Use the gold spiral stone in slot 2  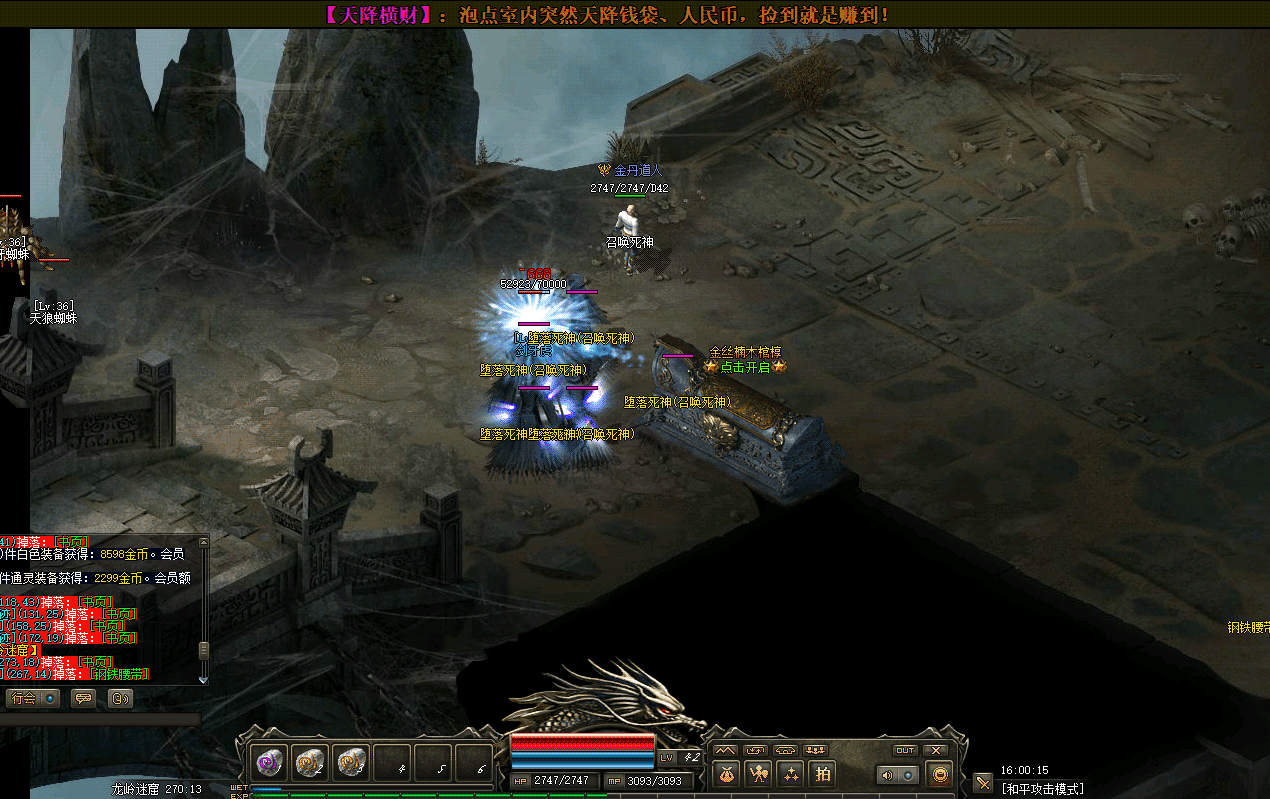pos(311,763)
